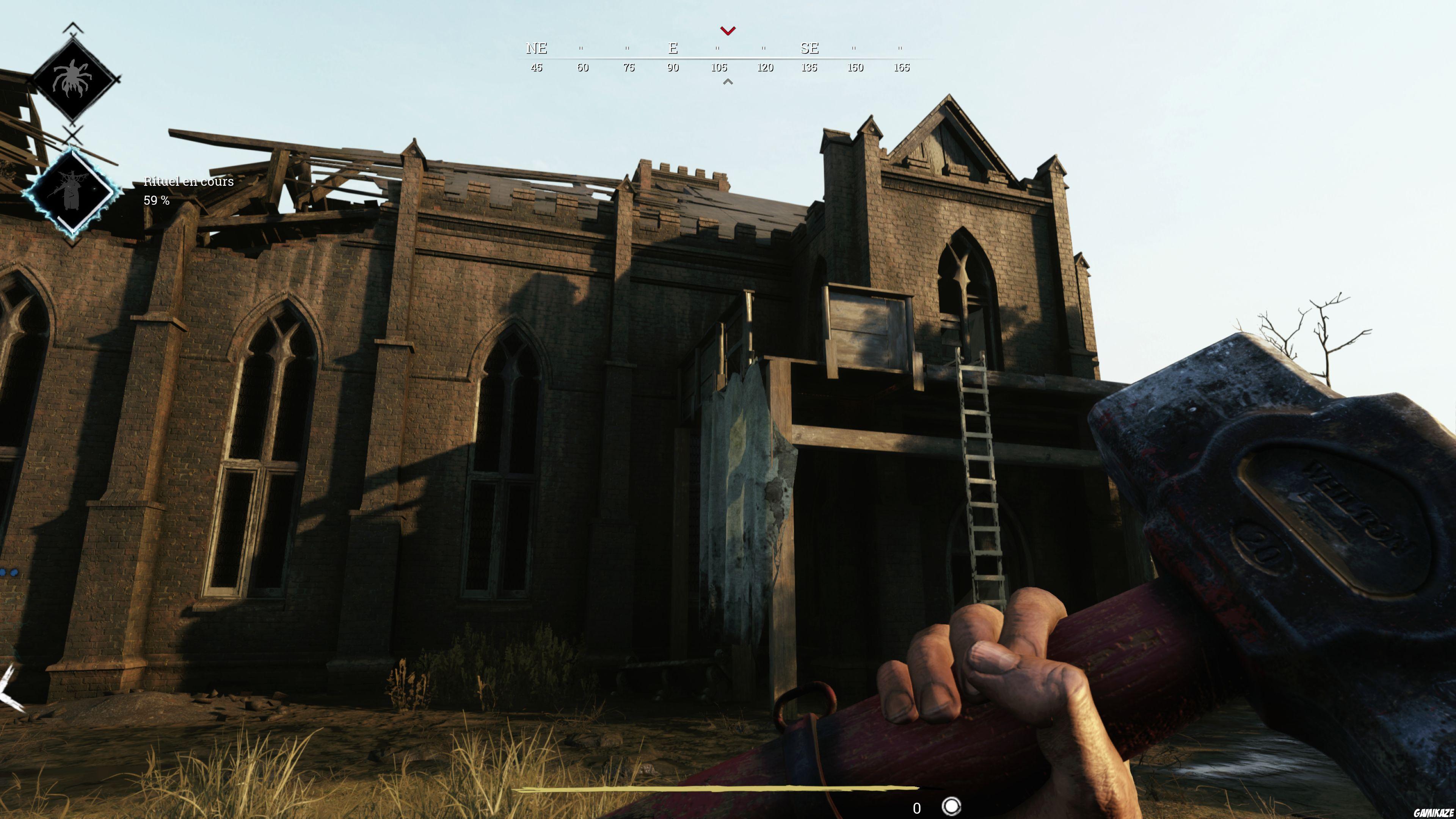
Task: Tap the red chevron compass heading marker
Action: coord(728,31)
